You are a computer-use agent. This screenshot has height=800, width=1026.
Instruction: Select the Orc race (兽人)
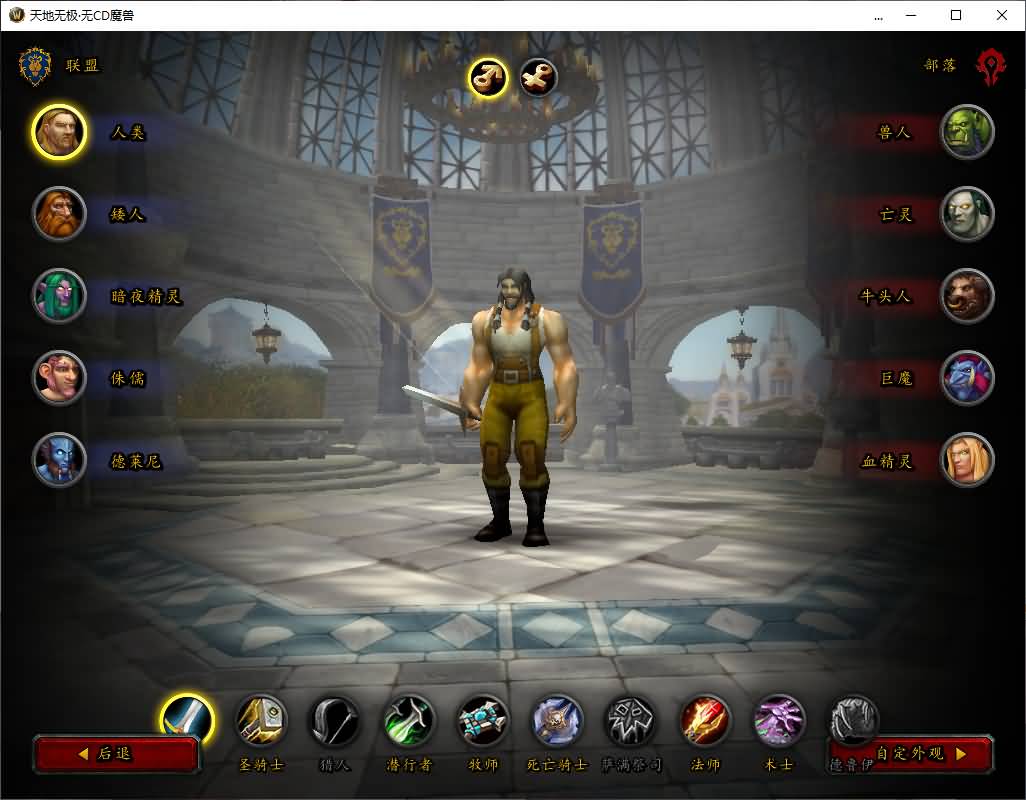967,132
